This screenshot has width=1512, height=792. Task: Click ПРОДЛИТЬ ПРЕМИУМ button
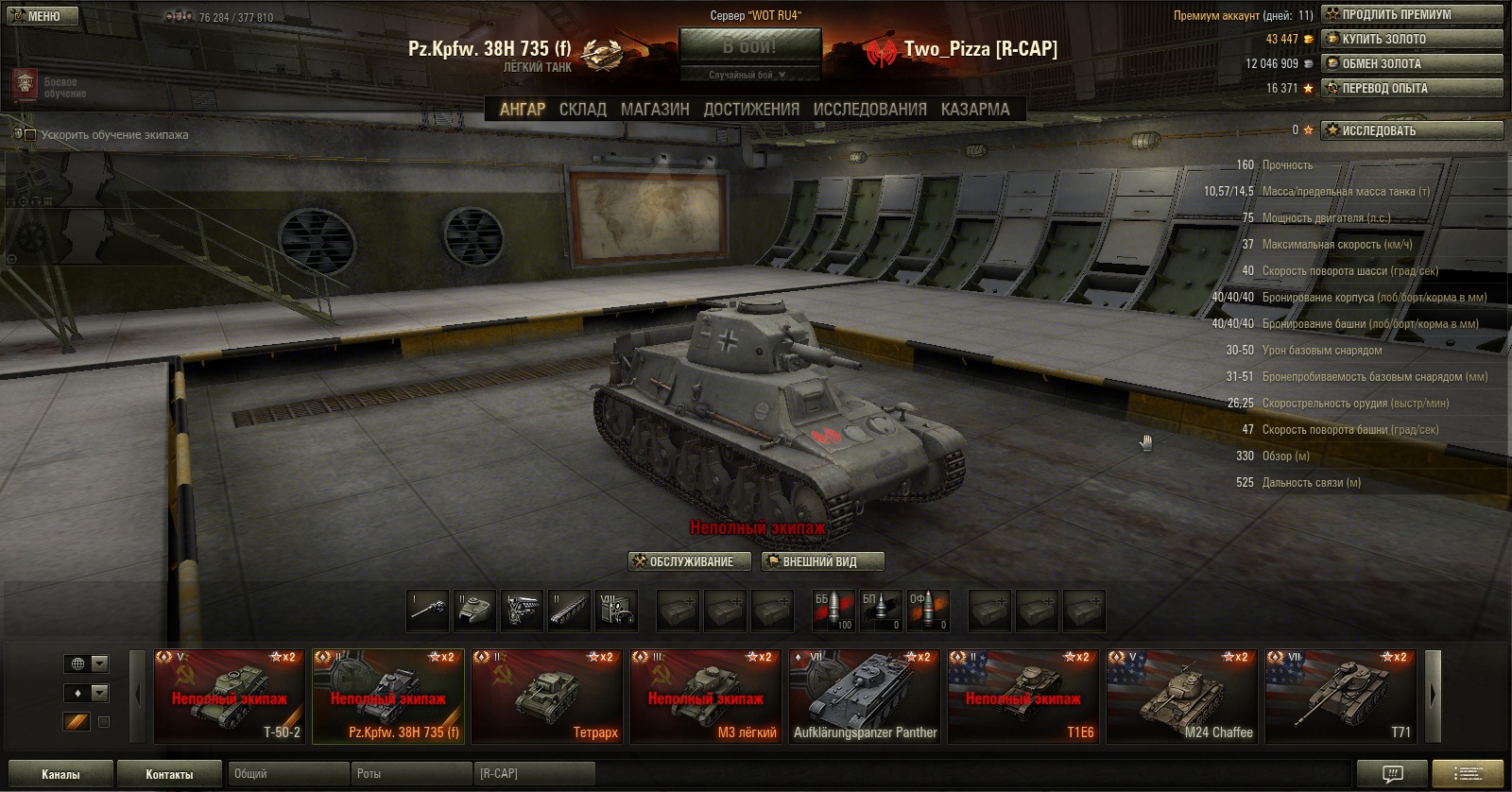(x=1412, y=14)
